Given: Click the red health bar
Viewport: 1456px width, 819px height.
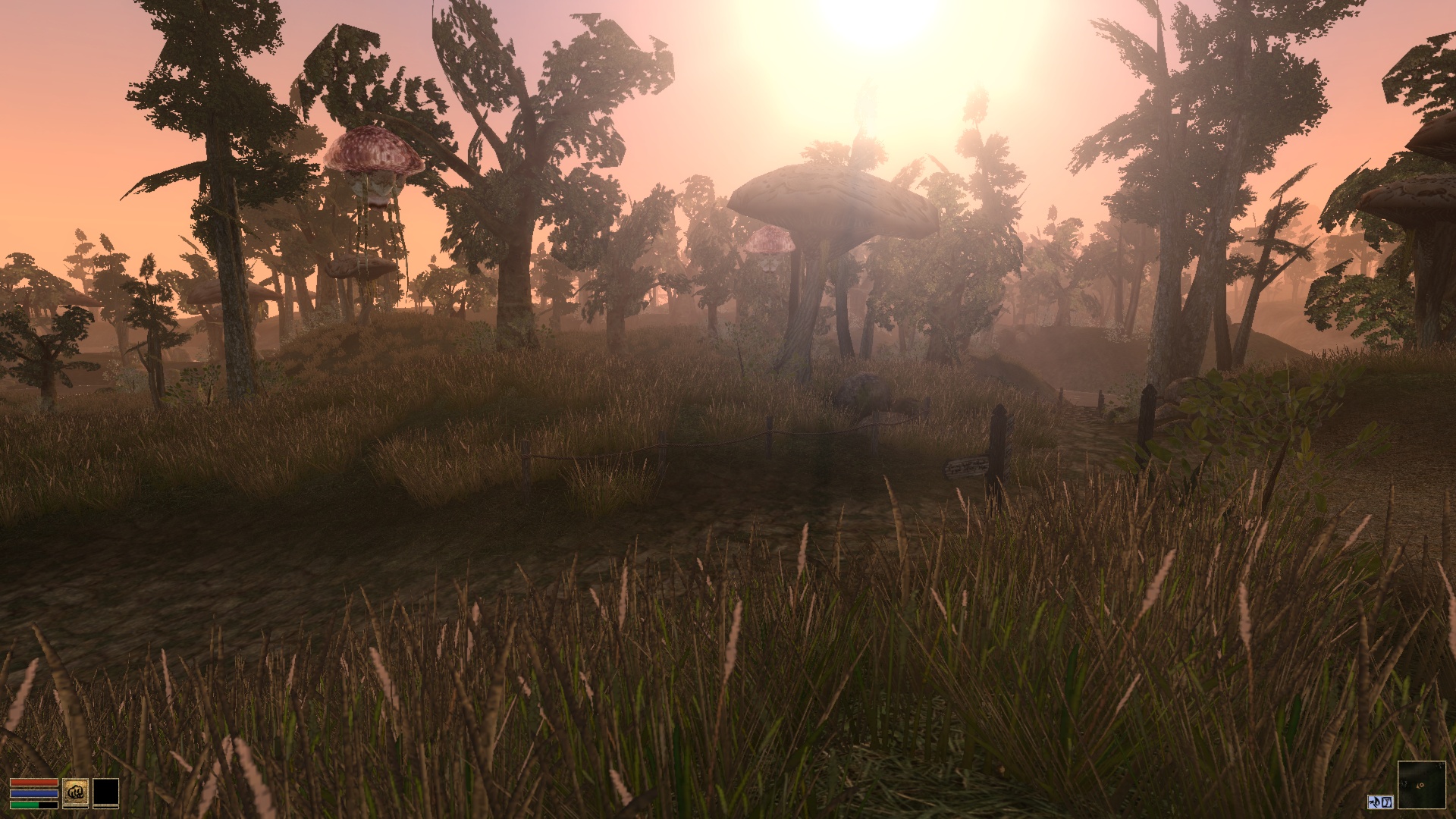Looking at the screenshot, I should tap(34, 782).
